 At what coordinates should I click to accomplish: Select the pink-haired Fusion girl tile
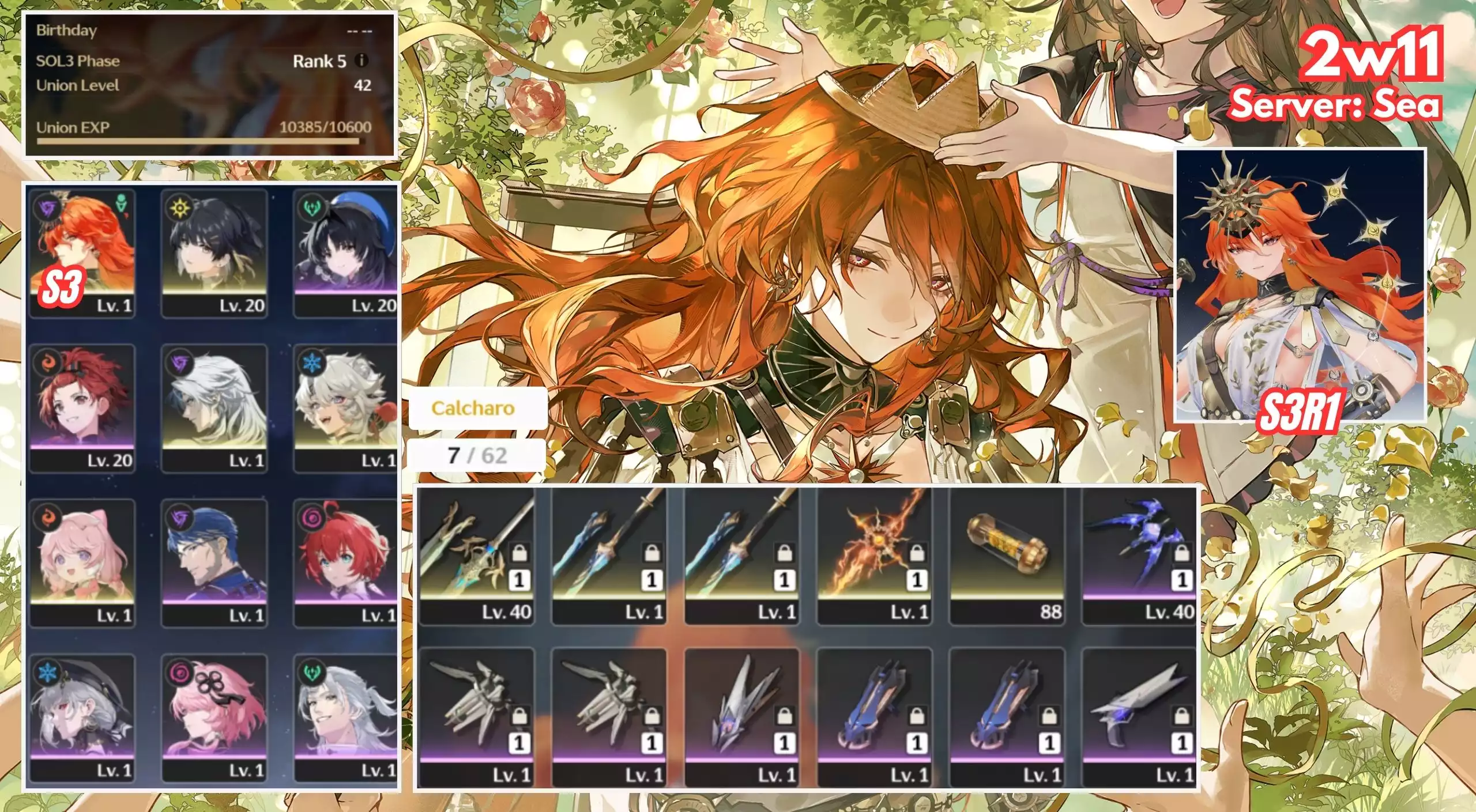point(82,563)
